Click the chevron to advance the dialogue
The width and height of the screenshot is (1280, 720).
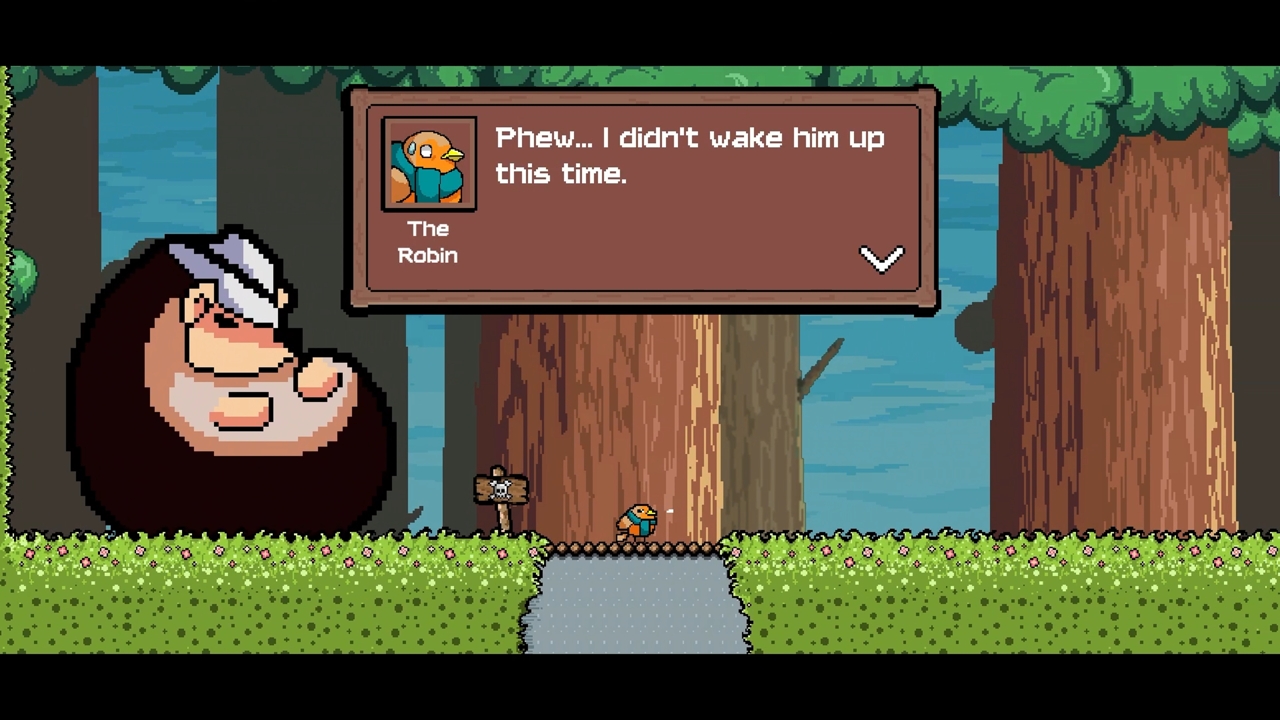coord(881,259)
